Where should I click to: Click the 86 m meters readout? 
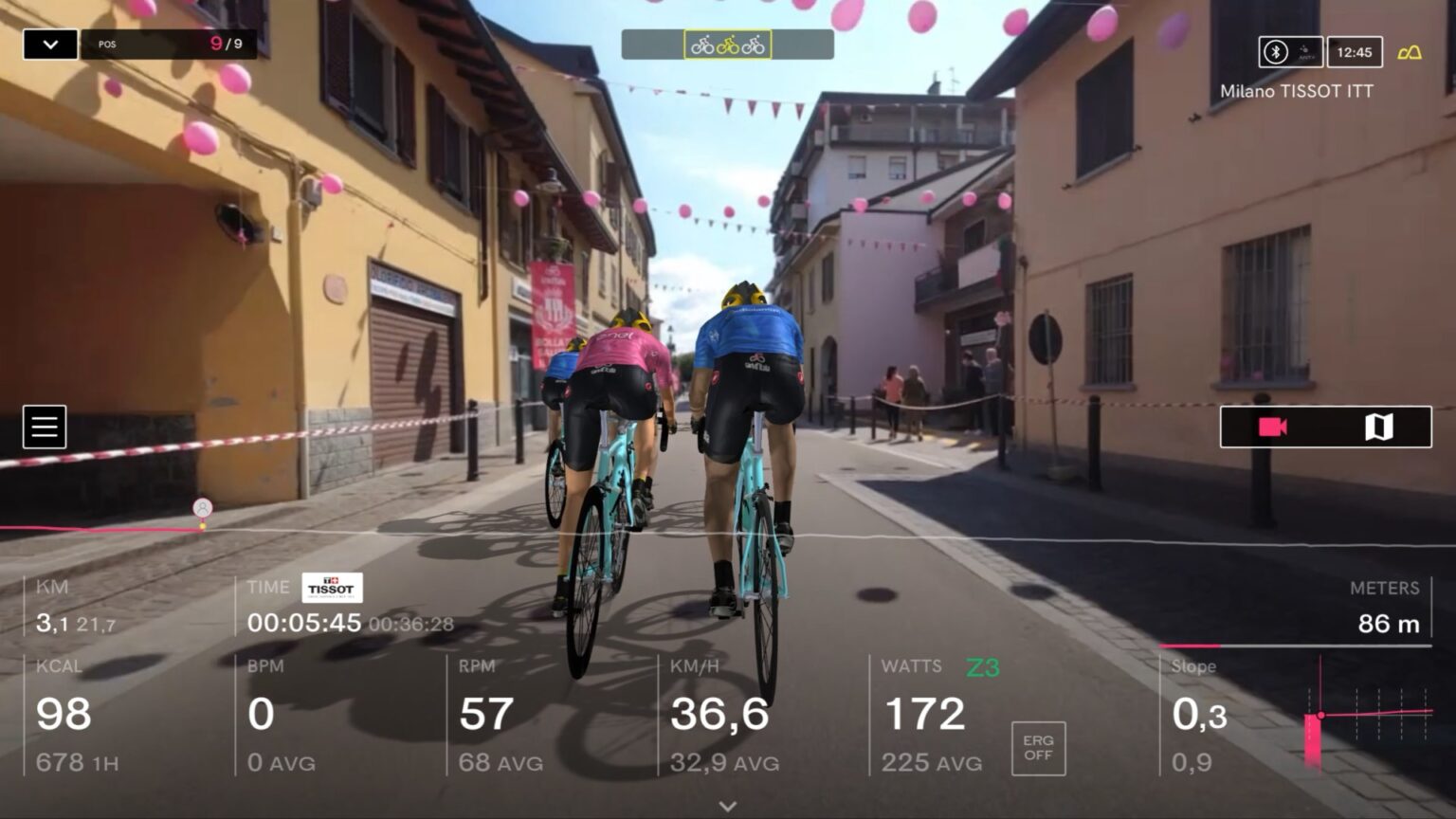tap(1390, 624)
